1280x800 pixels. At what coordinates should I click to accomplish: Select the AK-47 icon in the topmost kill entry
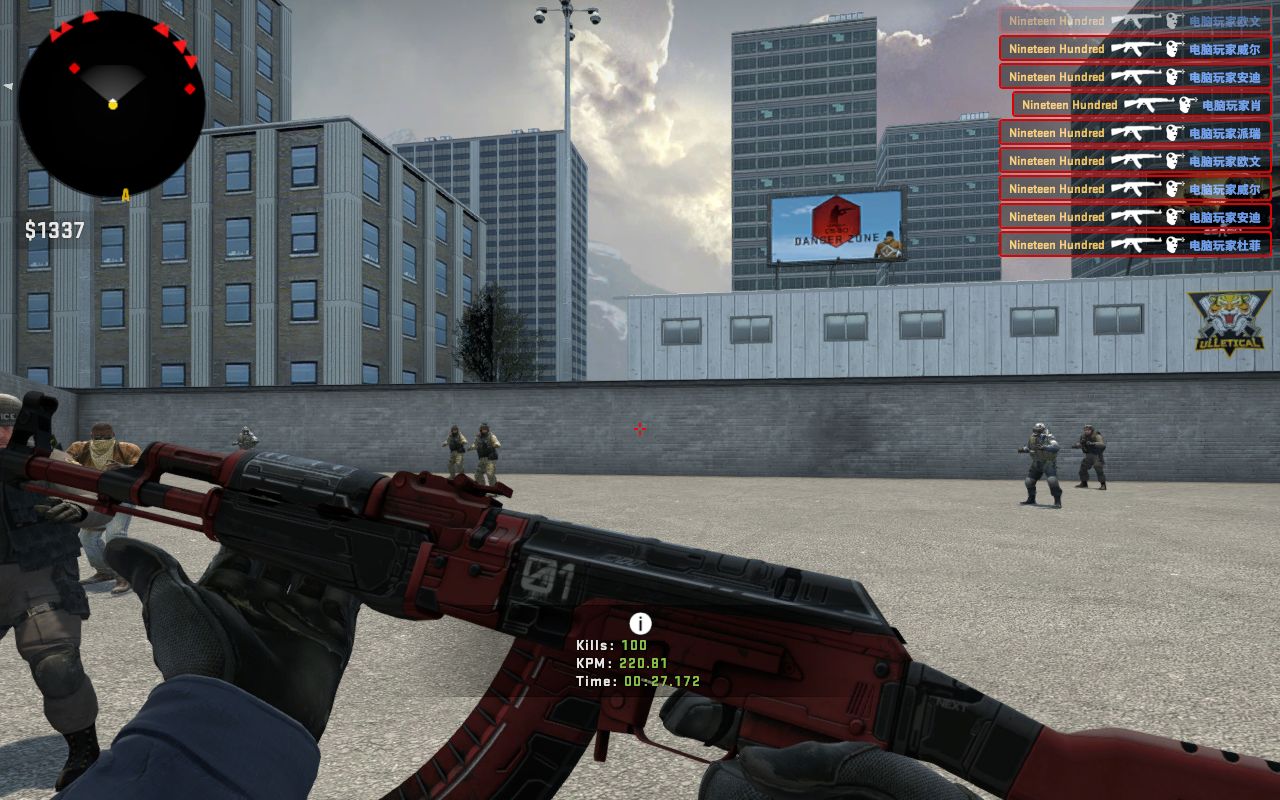click(x=1135, y=20)
